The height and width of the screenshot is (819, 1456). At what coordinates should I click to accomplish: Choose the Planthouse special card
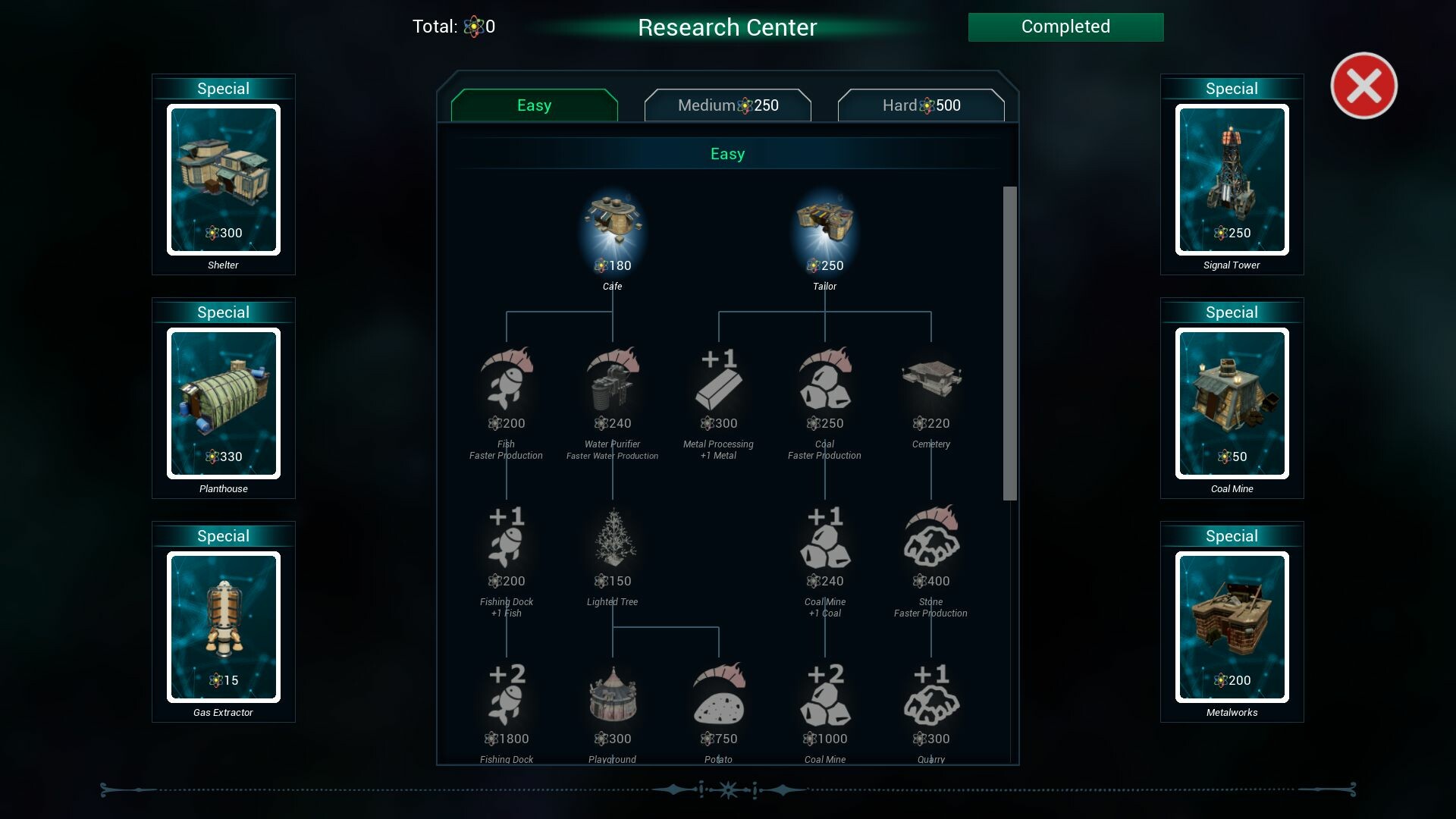point(224,403)
